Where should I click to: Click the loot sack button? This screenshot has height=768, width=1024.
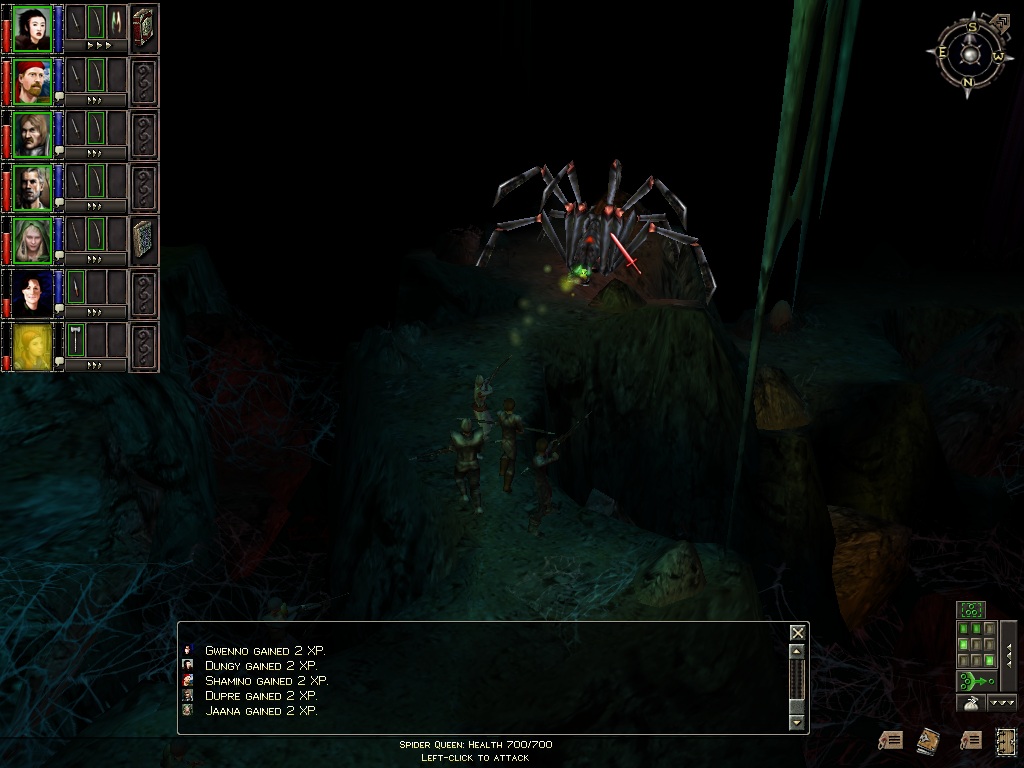click(970, 703)
